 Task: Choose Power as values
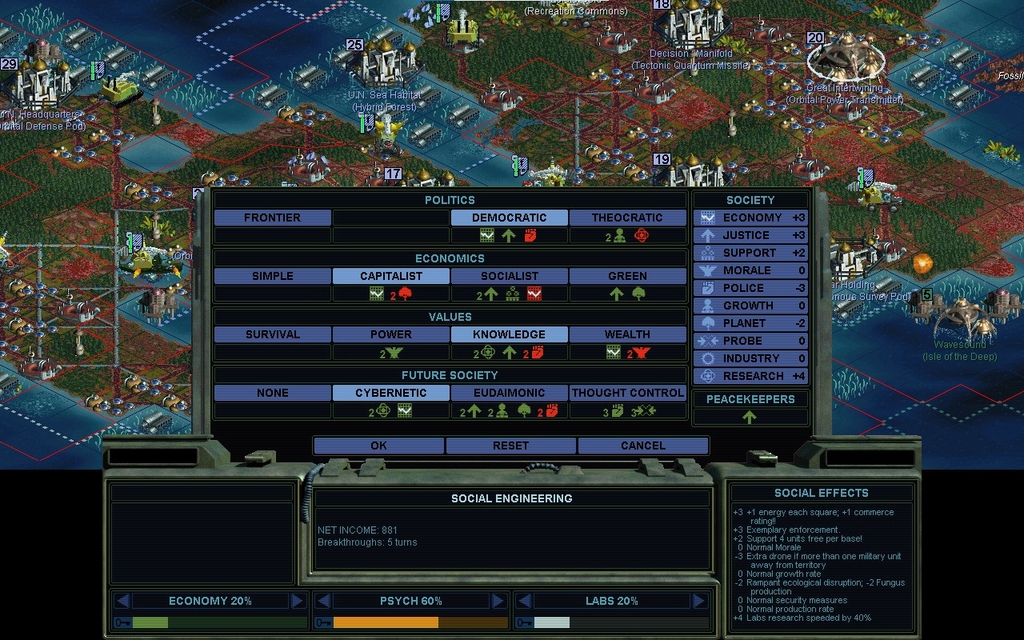click(391, 334)
